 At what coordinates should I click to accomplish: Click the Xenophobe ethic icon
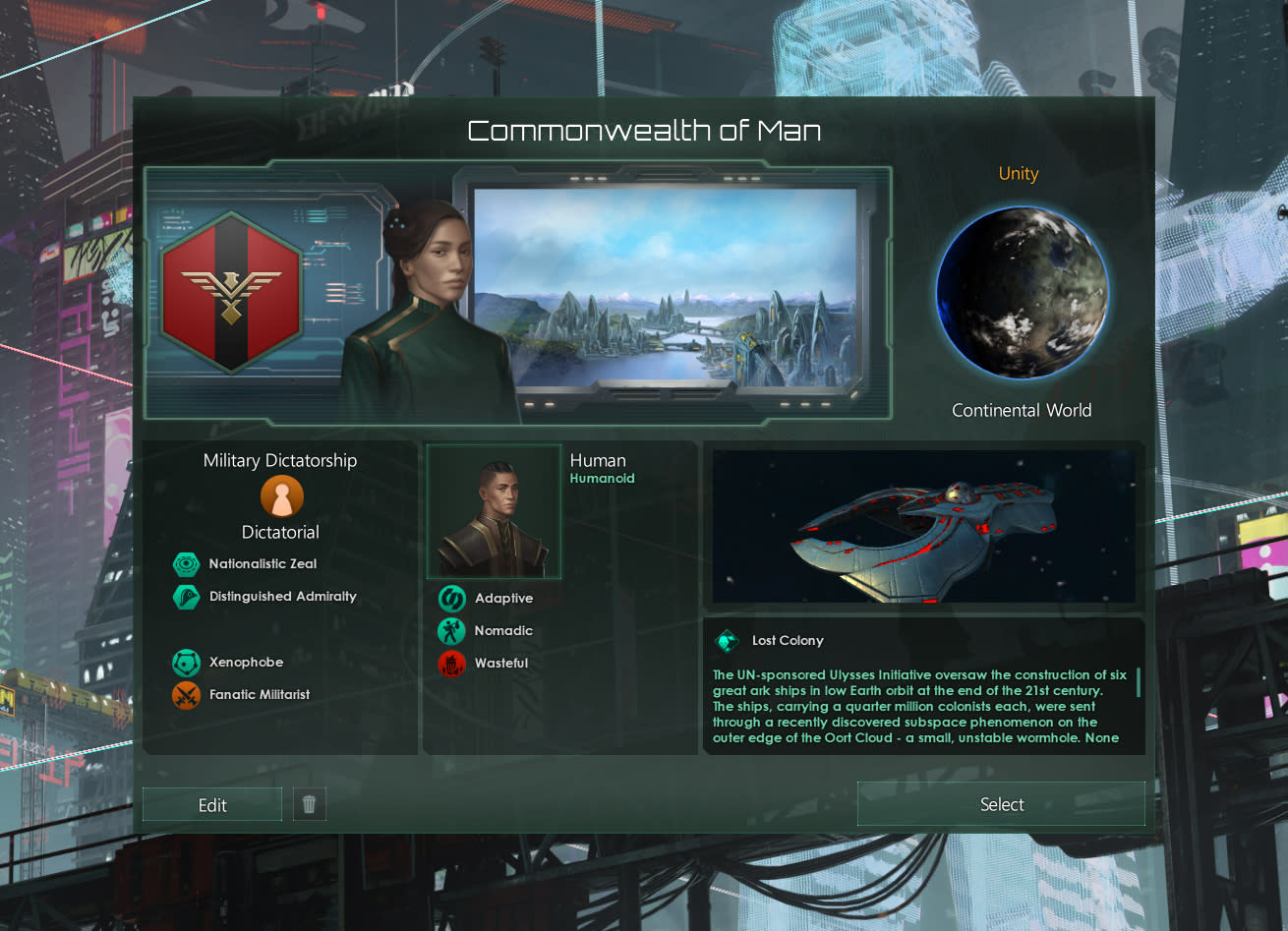[186, 663]
